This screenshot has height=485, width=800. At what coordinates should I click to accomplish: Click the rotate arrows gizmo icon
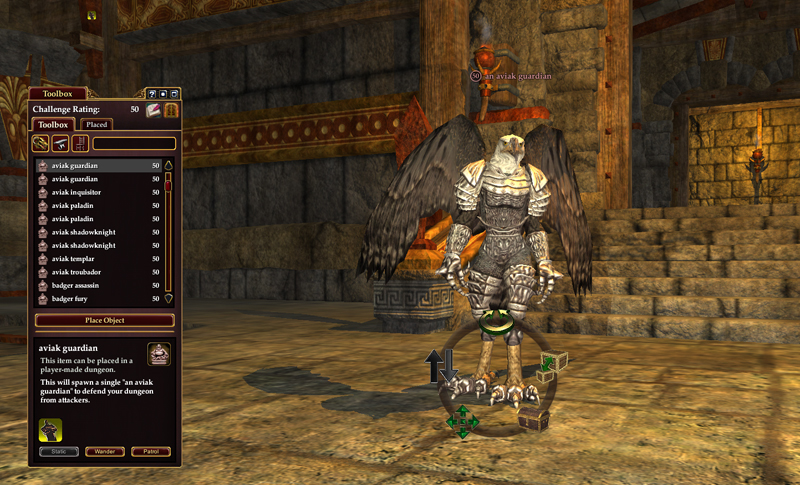(492, 322)
